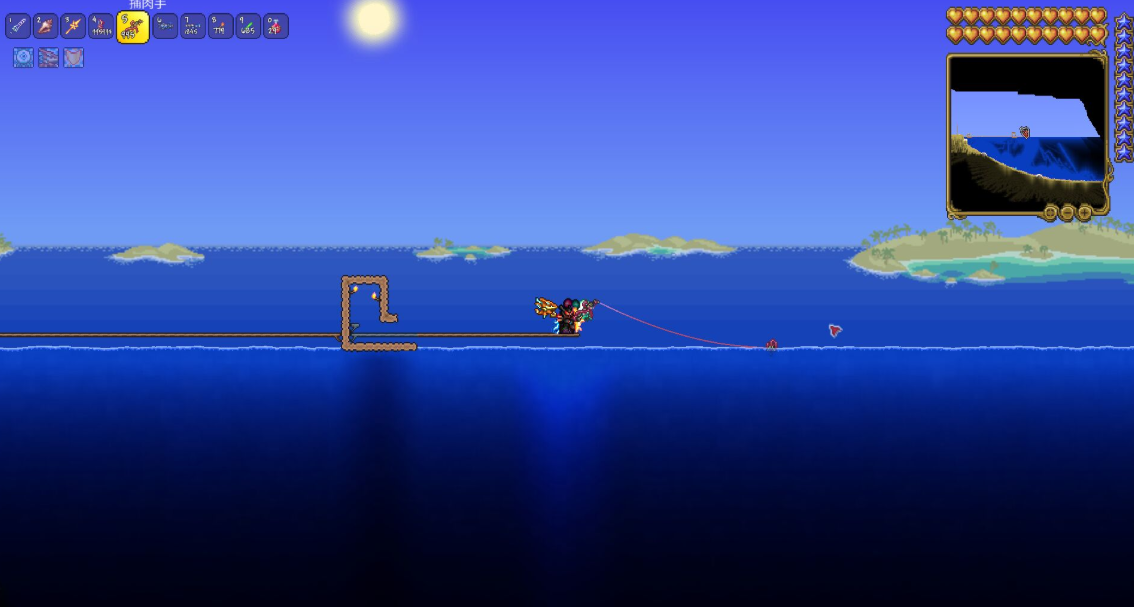This screenshot has height=607, width=1134.
Task: Reset the minimap zoom with the circle button
Action: pos(1050,213)
